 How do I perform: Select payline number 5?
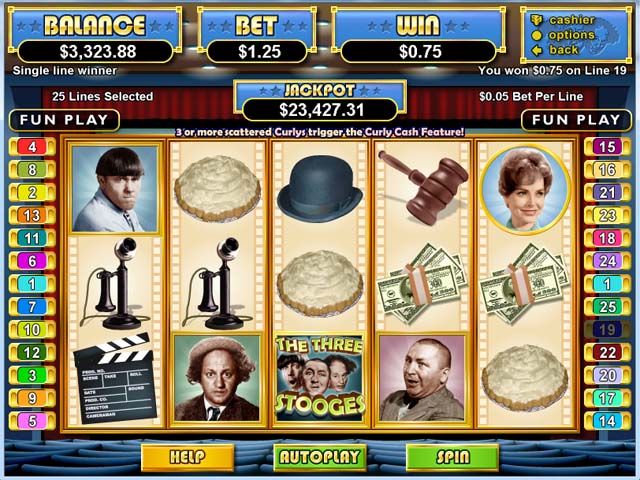click(x=33, y=421)
